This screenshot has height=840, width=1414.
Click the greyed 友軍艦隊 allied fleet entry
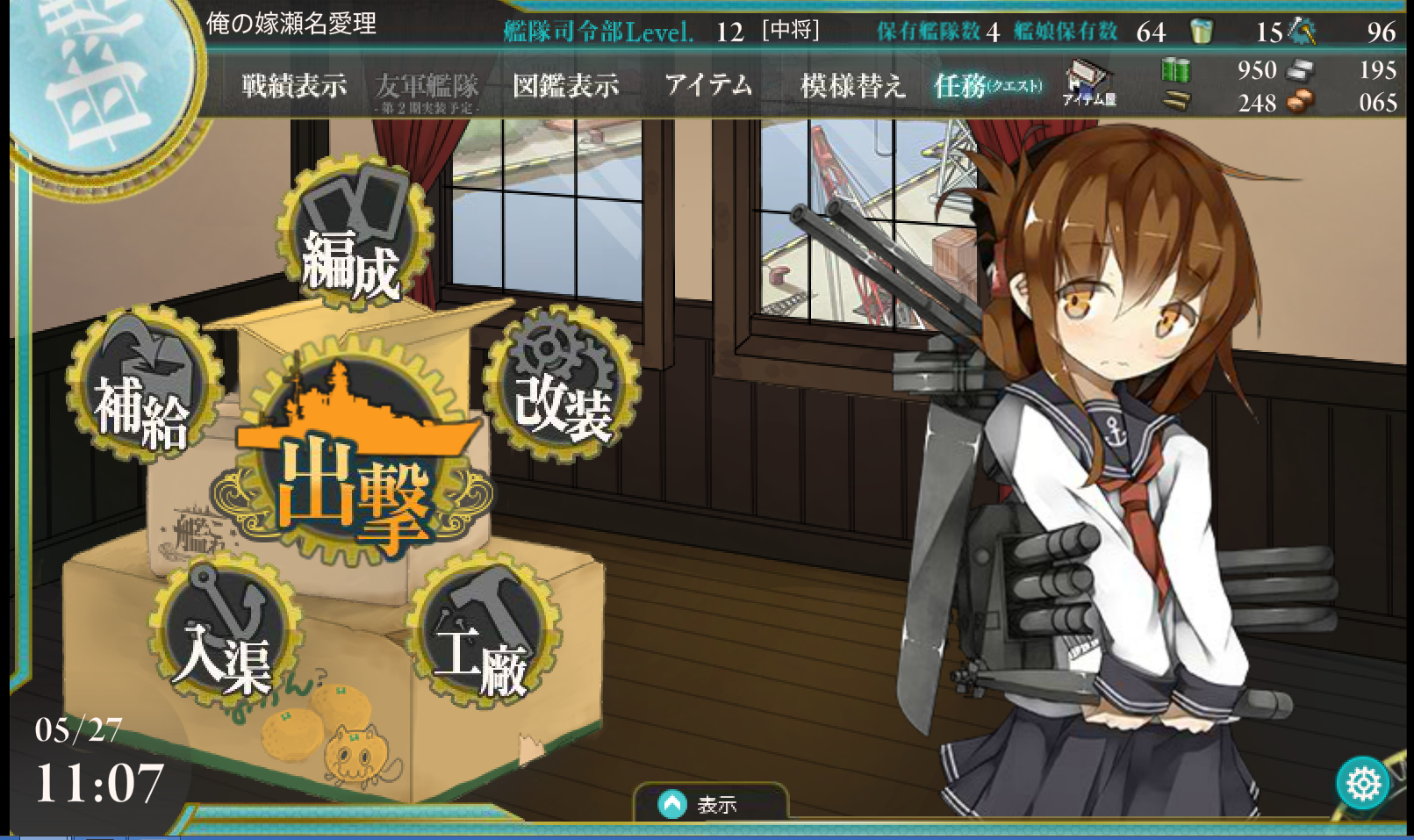(427, 90)
